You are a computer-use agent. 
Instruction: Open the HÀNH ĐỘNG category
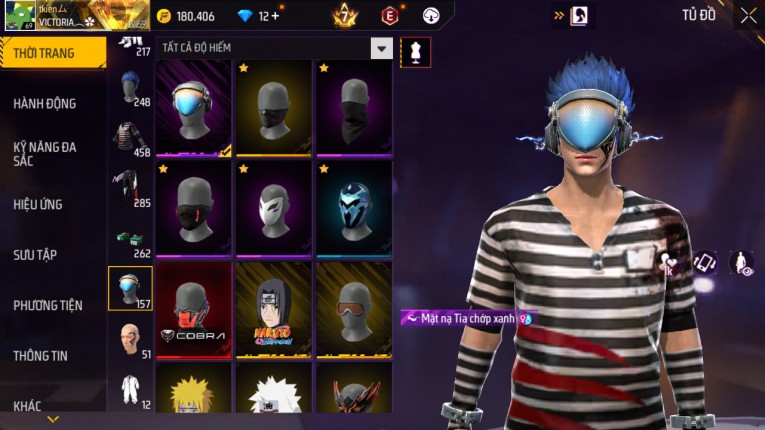[45, 103]
